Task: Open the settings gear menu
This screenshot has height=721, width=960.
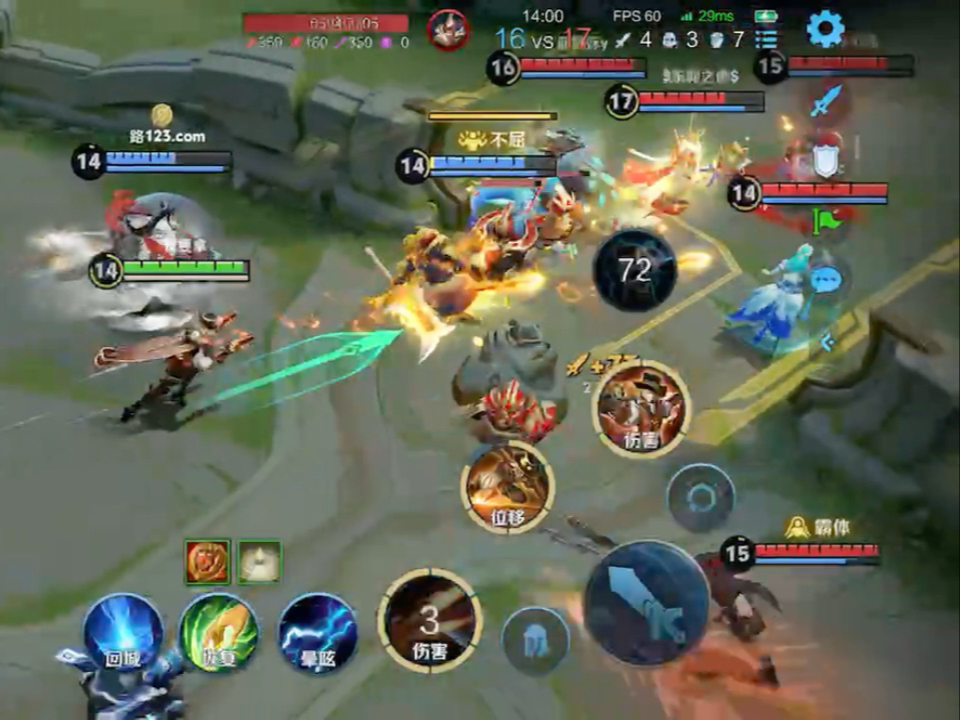Action: (825, 29)
